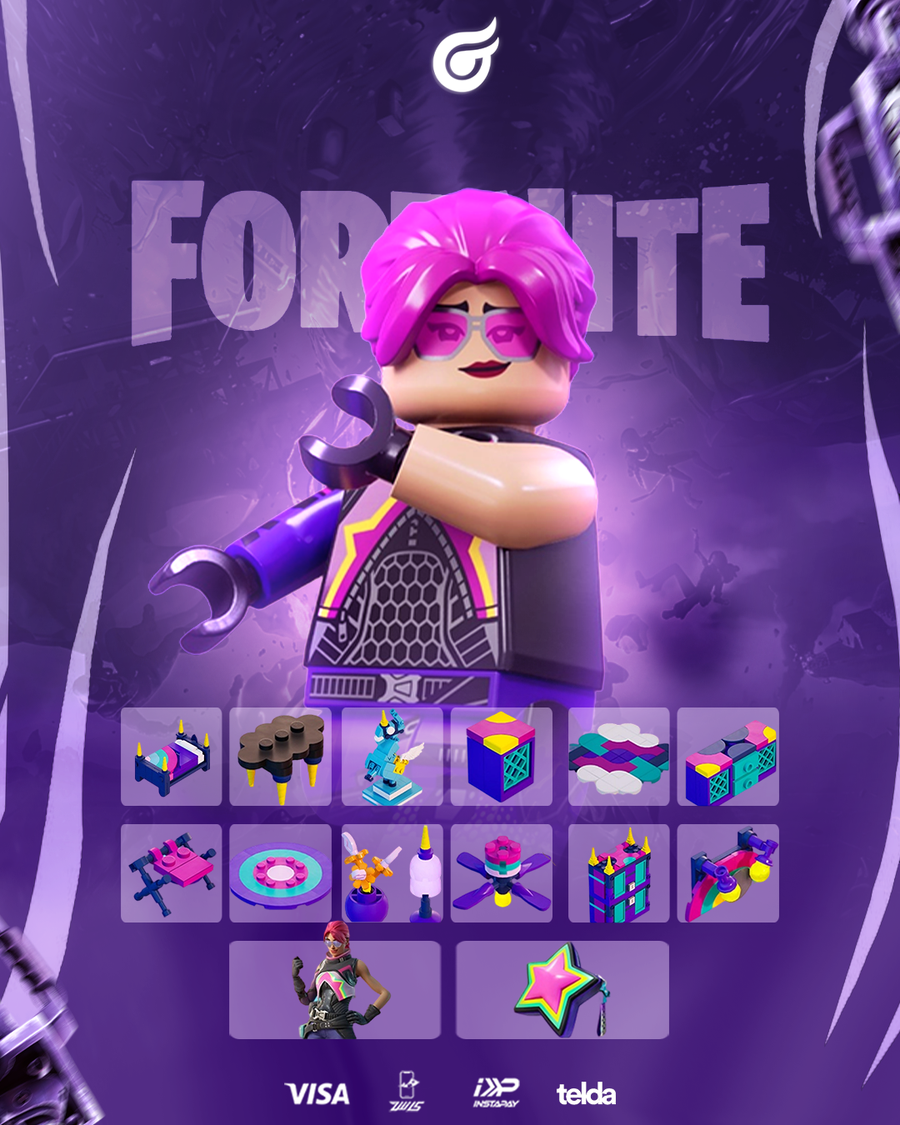
Task: Select the blue llama statue tile
Action: click(x=392, y=756)
